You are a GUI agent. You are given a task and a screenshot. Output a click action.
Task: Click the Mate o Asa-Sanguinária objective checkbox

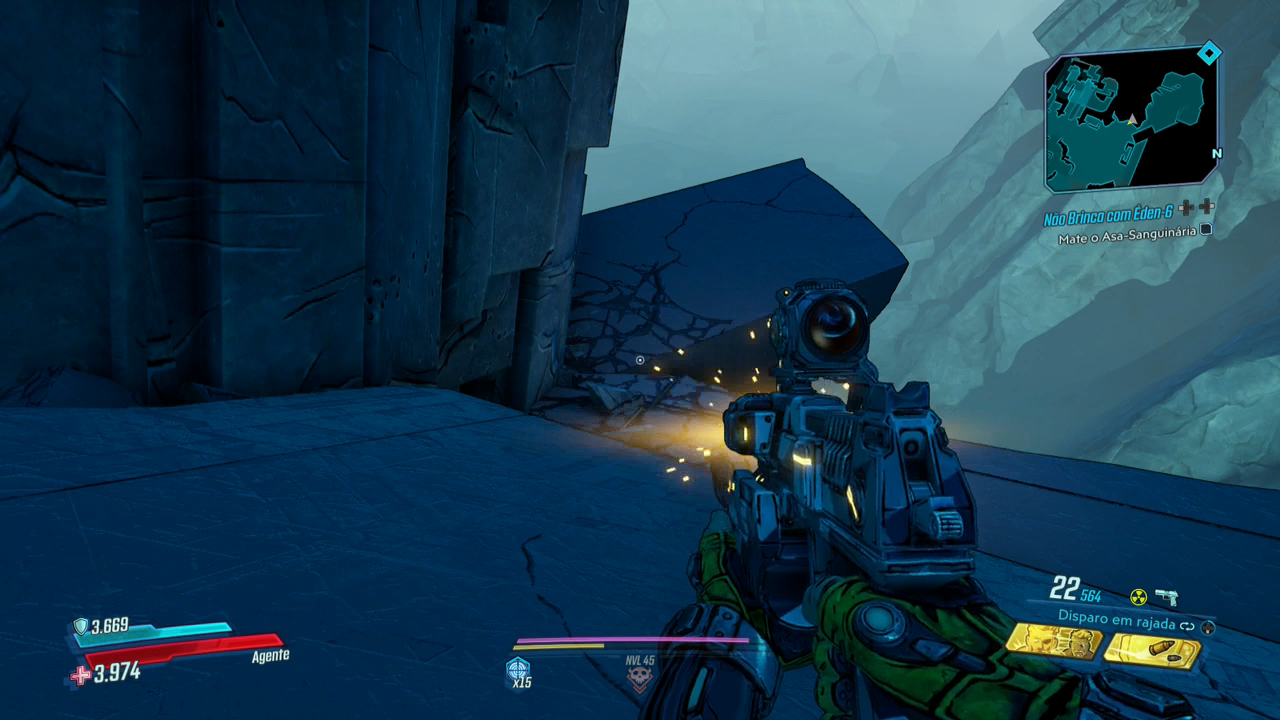(1206, 229)
